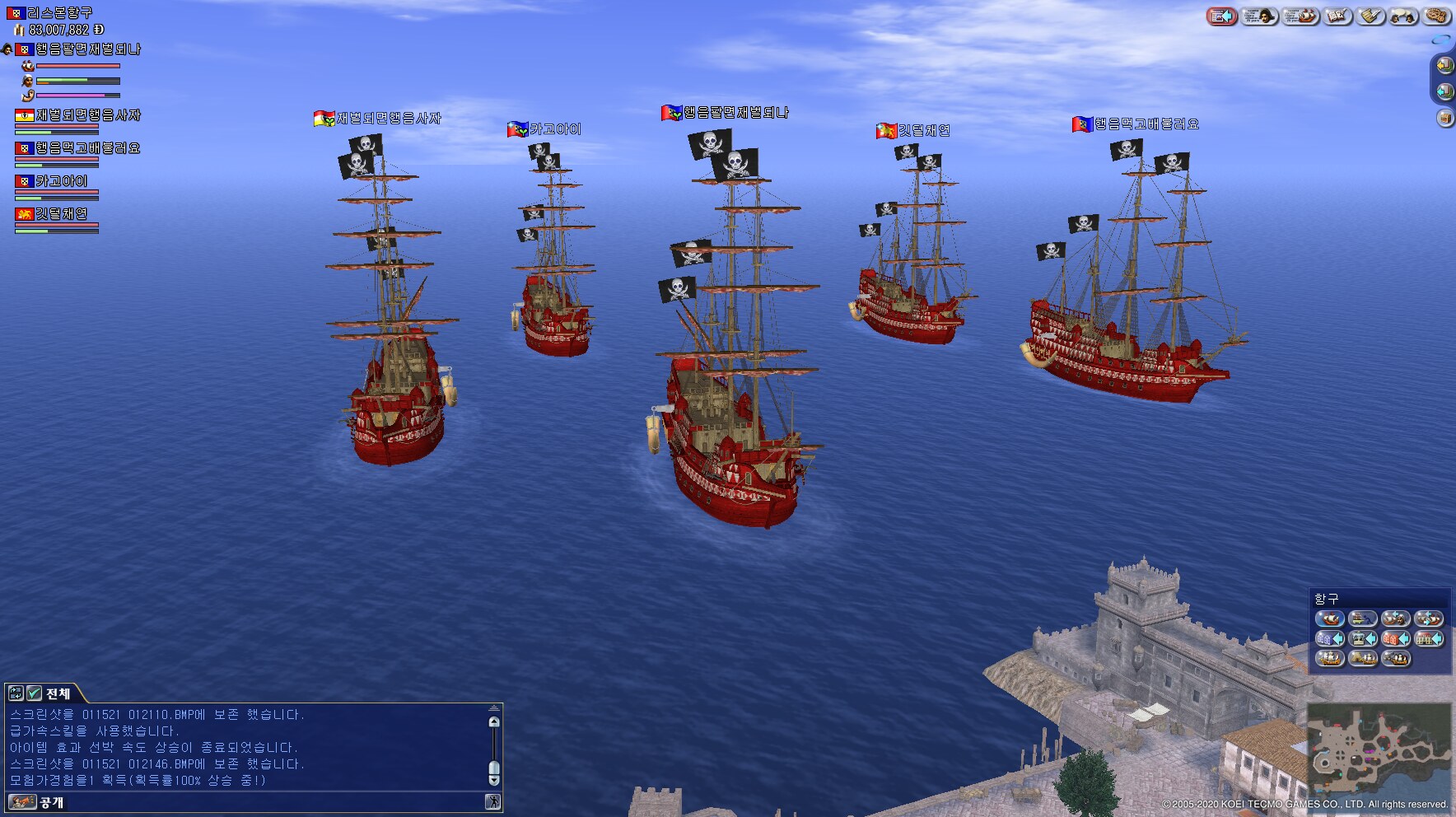
Task: Open the character info button with portrait
Action: (x=1259, y=16)
